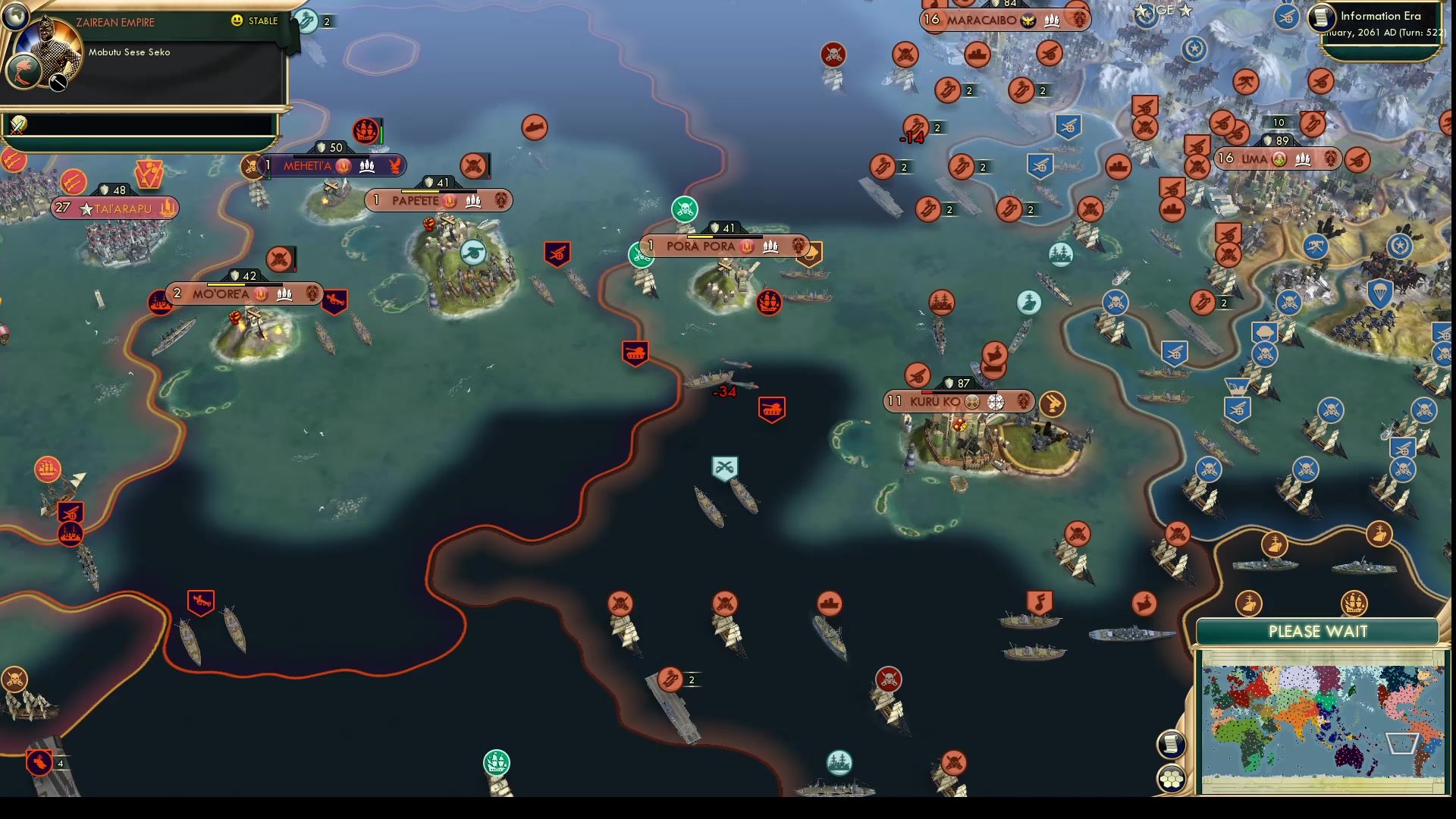Toggle strategic view using the hex grid icon
This screenshot has height=819, width=1456.
(x=1172, y=777)
